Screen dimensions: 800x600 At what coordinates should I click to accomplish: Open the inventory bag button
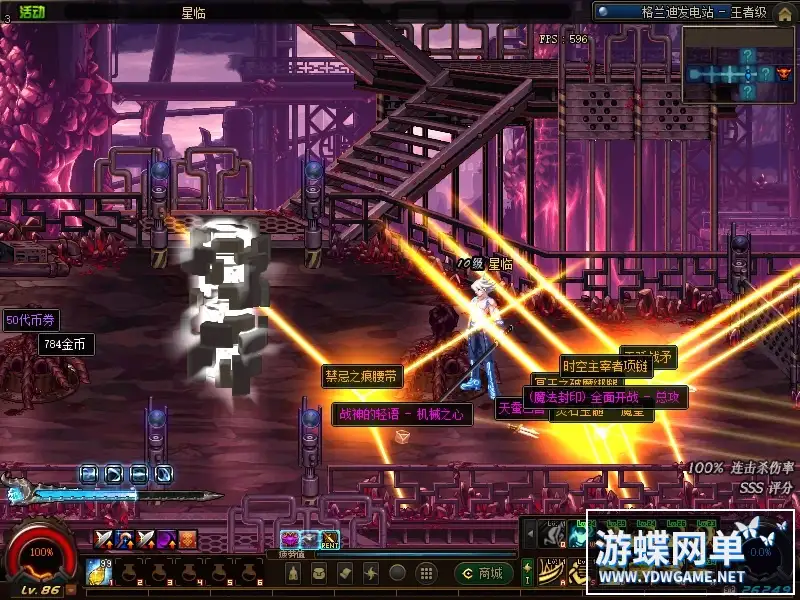pyautogui.click(x=319, y=573)
